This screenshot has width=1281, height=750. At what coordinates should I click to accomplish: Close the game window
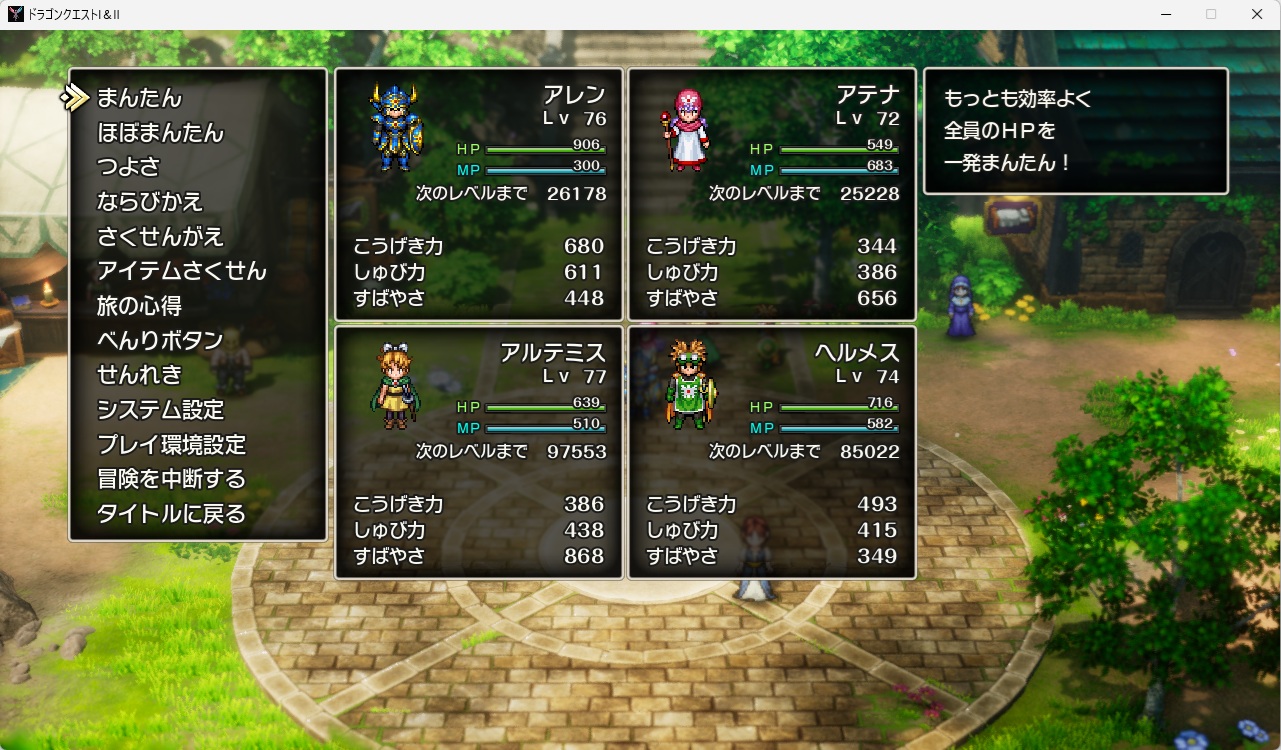1257,14
